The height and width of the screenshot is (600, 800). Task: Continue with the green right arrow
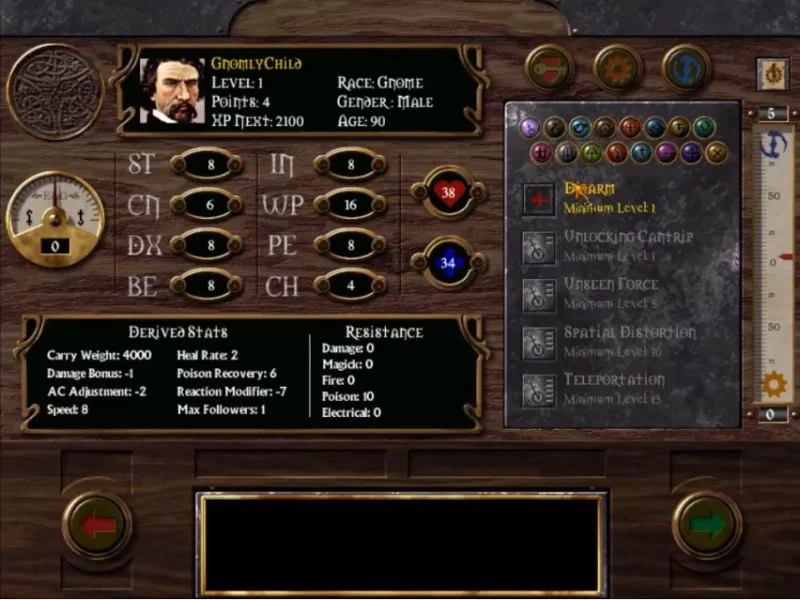(x=706, y=525)
